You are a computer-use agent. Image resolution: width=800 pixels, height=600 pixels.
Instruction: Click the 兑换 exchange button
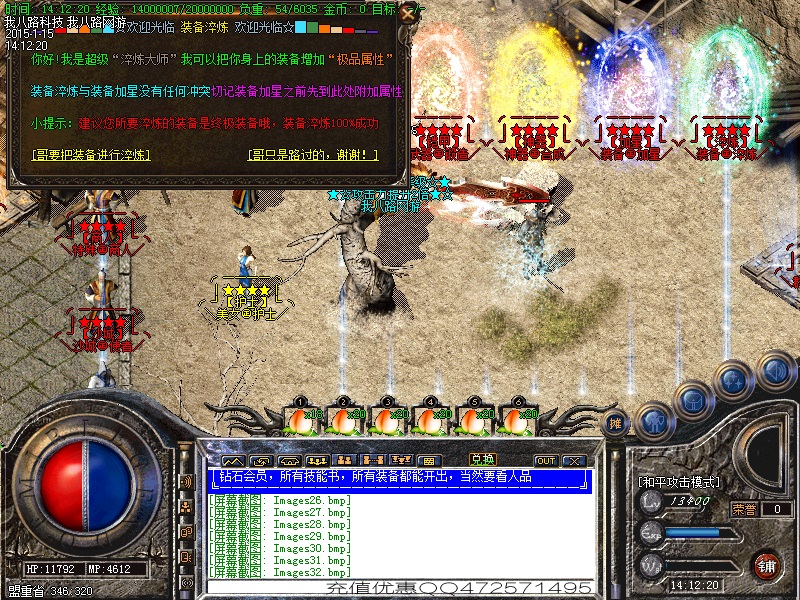coord(482,459)
